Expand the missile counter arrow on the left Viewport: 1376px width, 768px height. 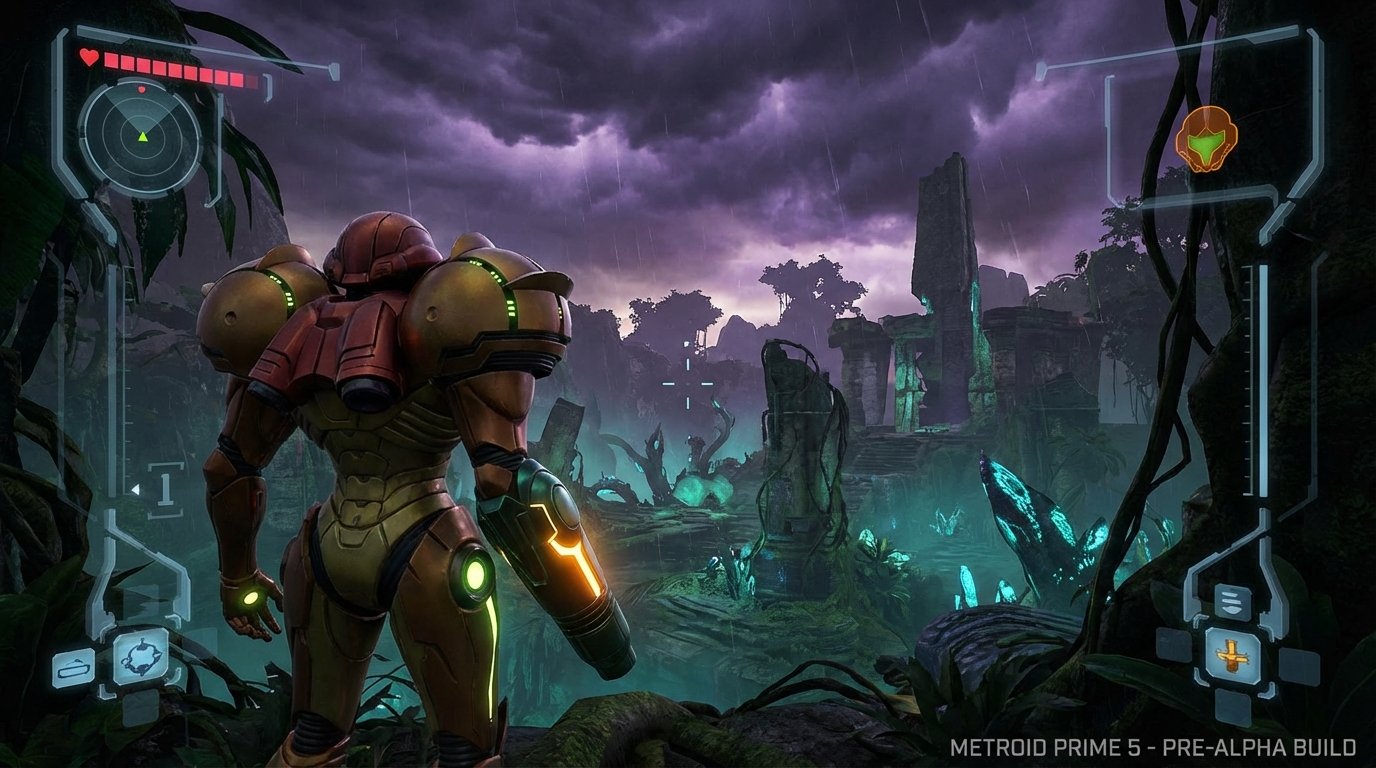(135, 489)
